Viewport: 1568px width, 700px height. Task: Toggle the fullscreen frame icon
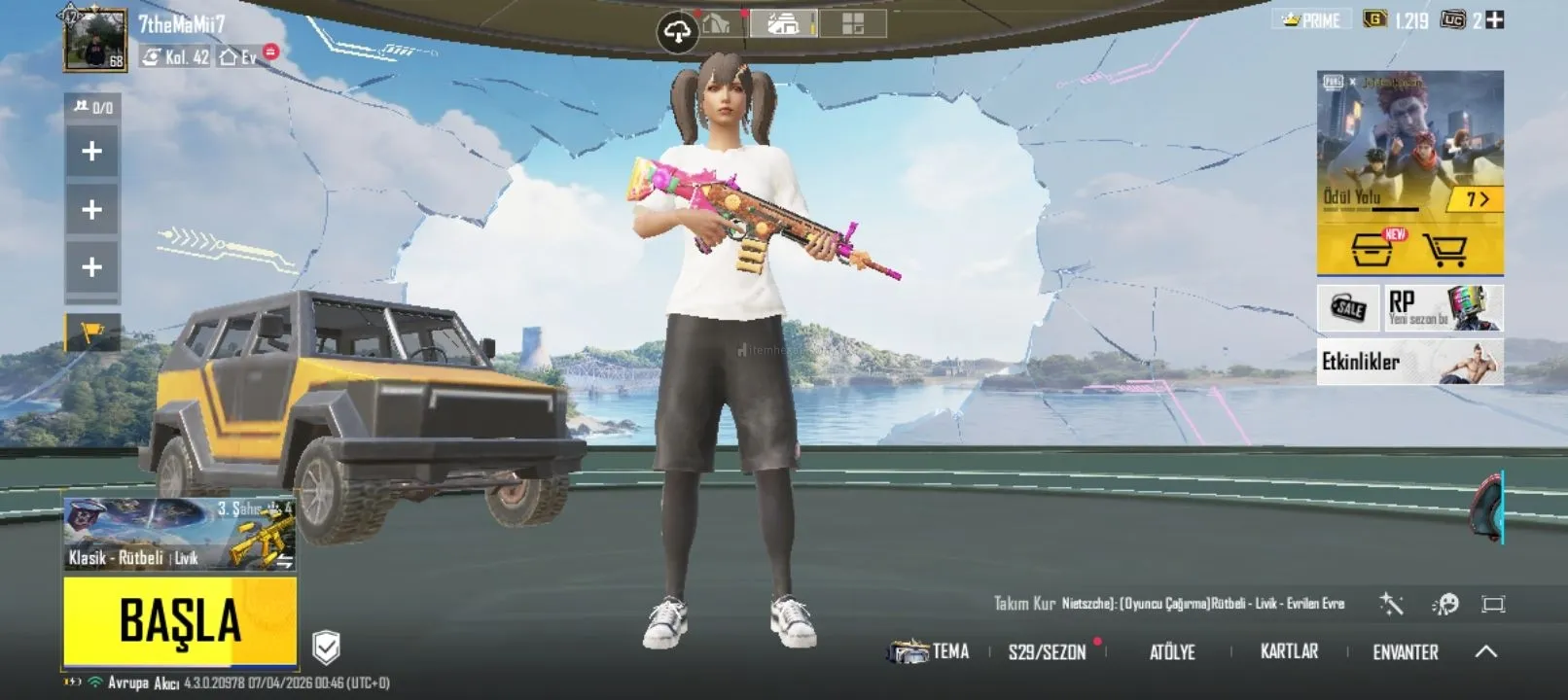(1492, 605)
